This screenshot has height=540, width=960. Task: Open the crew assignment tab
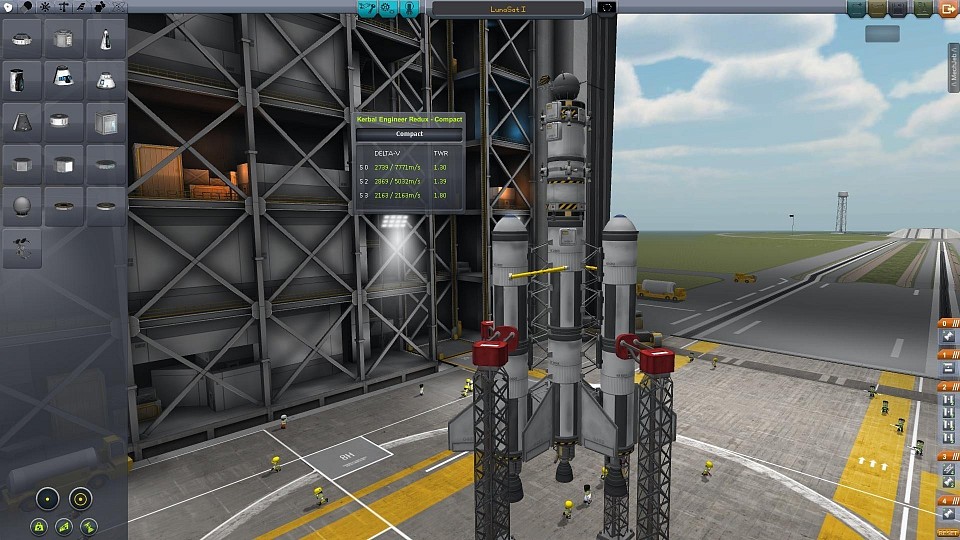(x=410, y=8)
